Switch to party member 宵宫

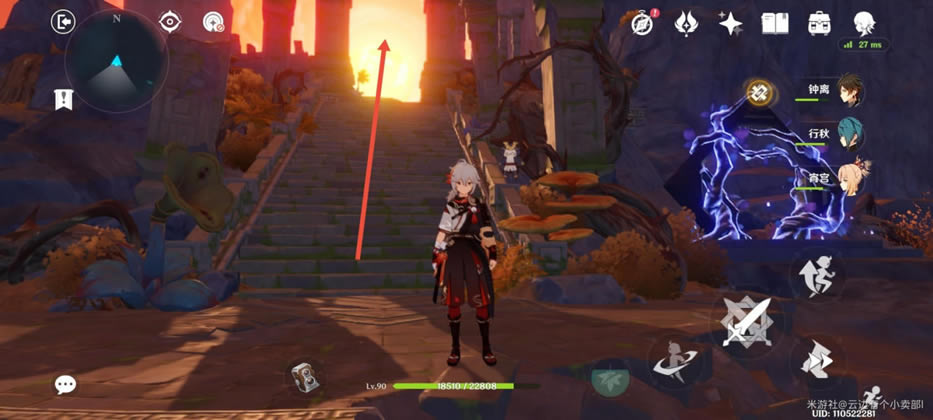pos(848,179)
